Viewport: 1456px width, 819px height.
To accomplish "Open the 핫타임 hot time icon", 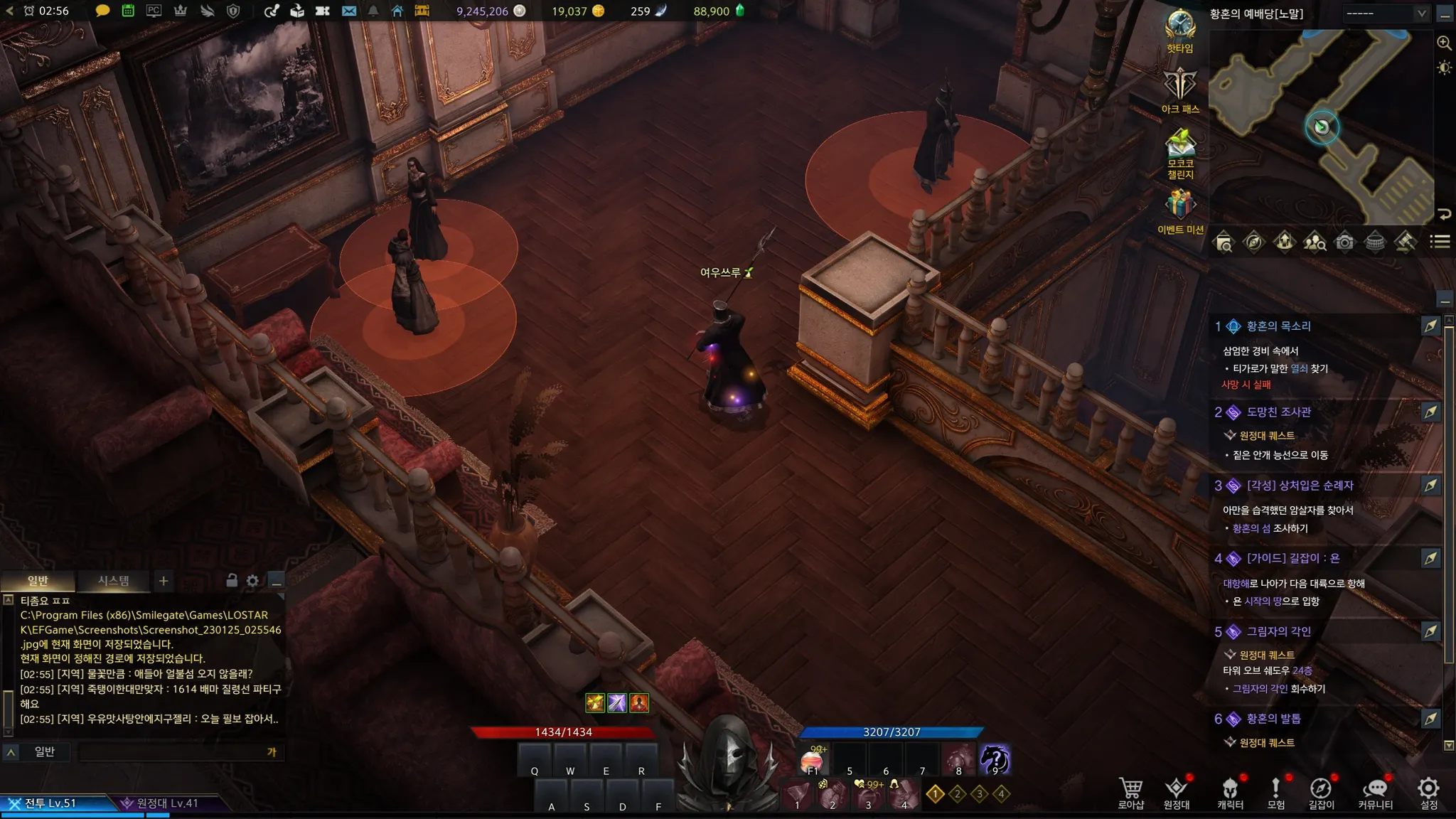I will tap(1179, 28).
